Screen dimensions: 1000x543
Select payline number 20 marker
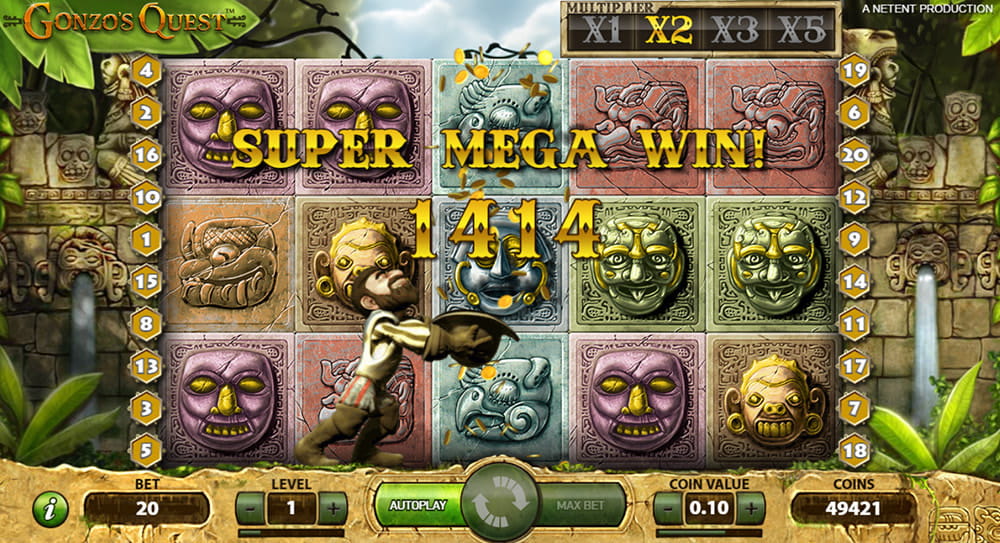pos(854,155)
